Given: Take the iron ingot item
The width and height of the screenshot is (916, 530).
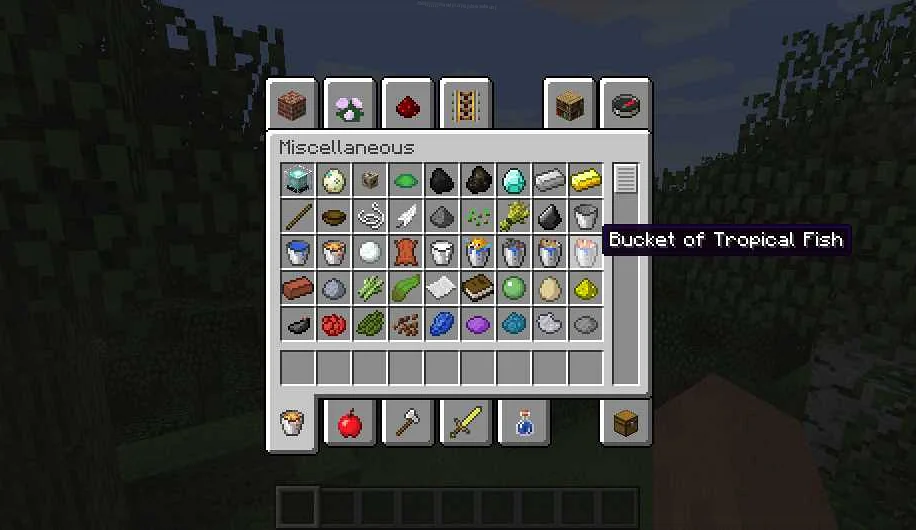Looking at the screenshot, I should [550, 181].
